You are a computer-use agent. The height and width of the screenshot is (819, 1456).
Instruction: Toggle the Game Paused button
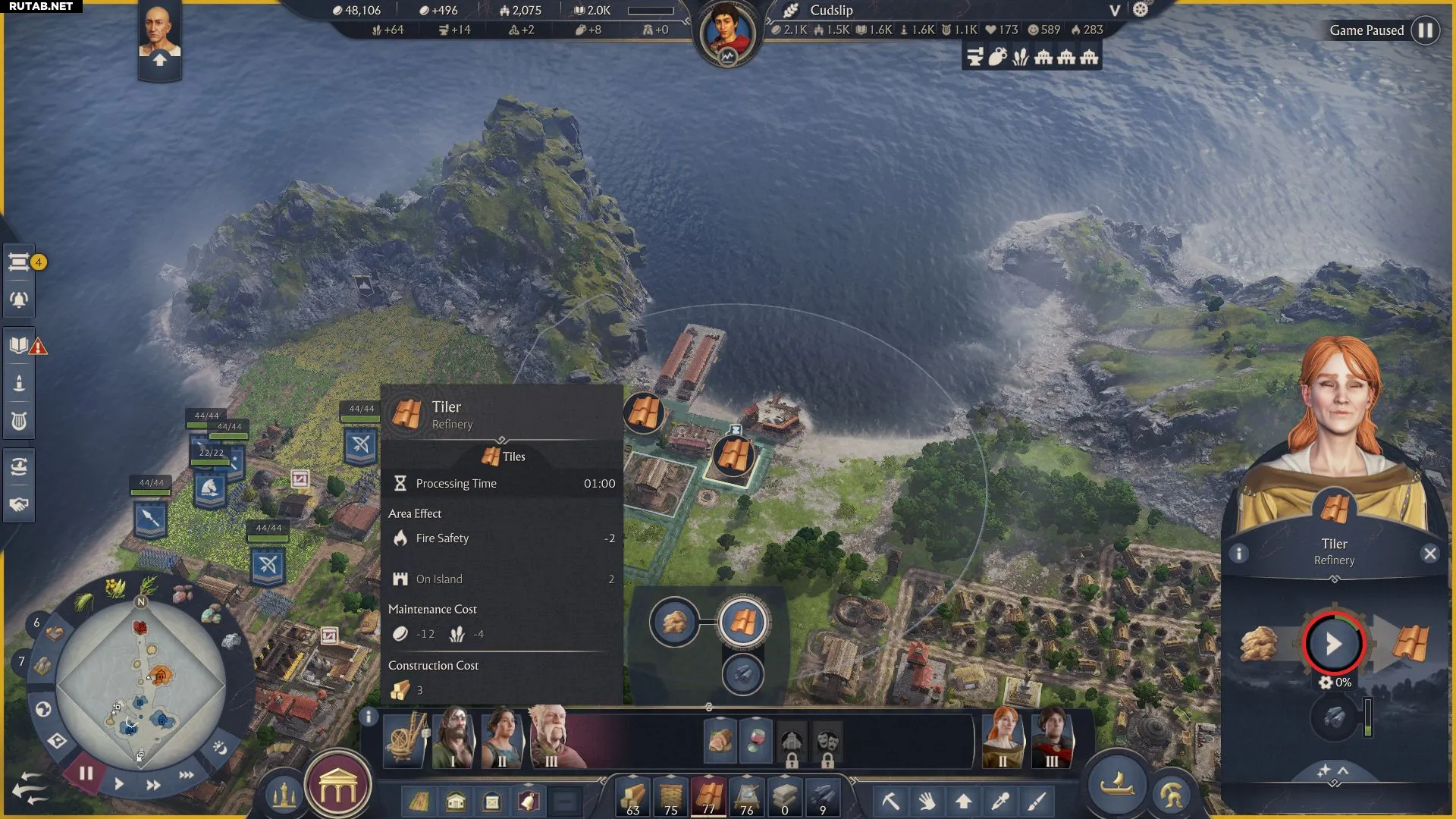tap(1425, 30)
